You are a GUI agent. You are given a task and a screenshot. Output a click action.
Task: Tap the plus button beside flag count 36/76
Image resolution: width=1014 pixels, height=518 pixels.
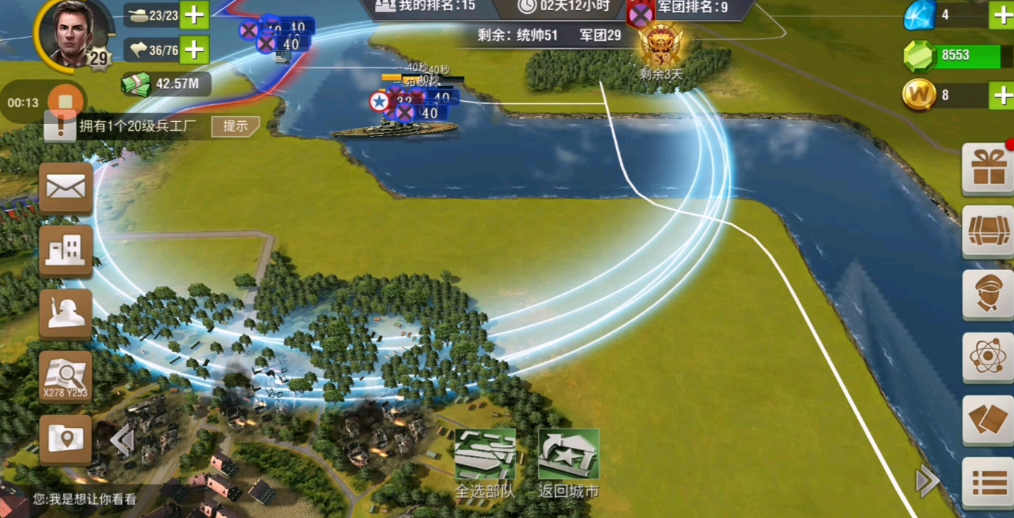[x=195, y=50]
